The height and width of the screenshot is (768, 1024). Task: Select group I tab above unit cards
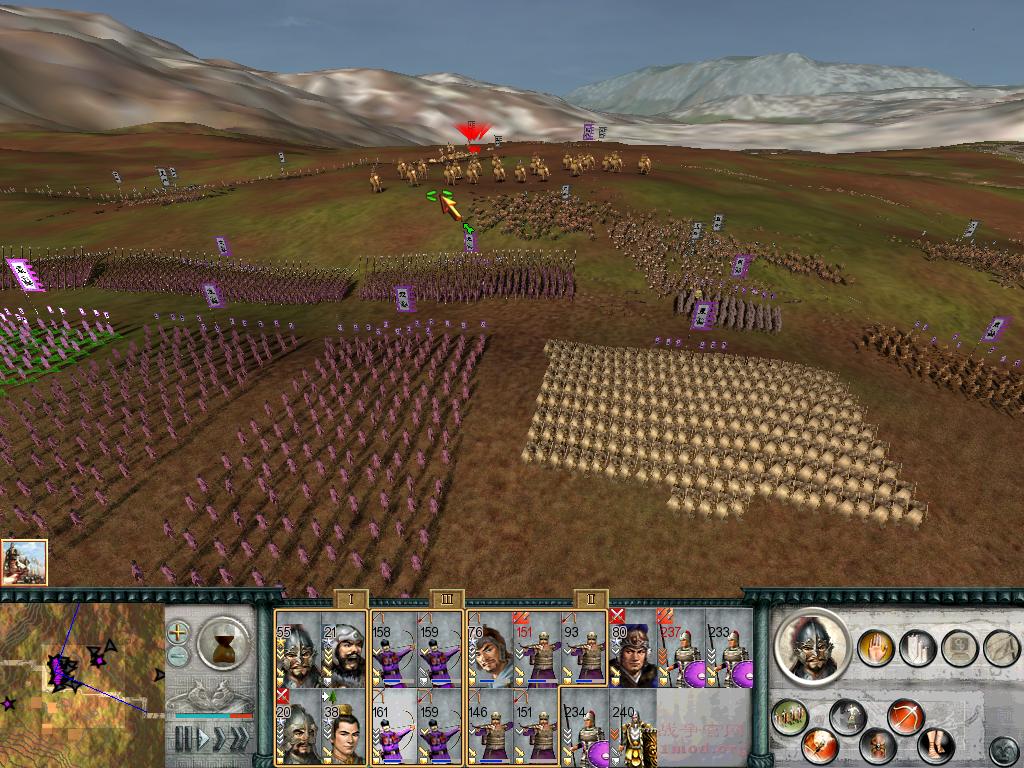click(x=350, y=599)
